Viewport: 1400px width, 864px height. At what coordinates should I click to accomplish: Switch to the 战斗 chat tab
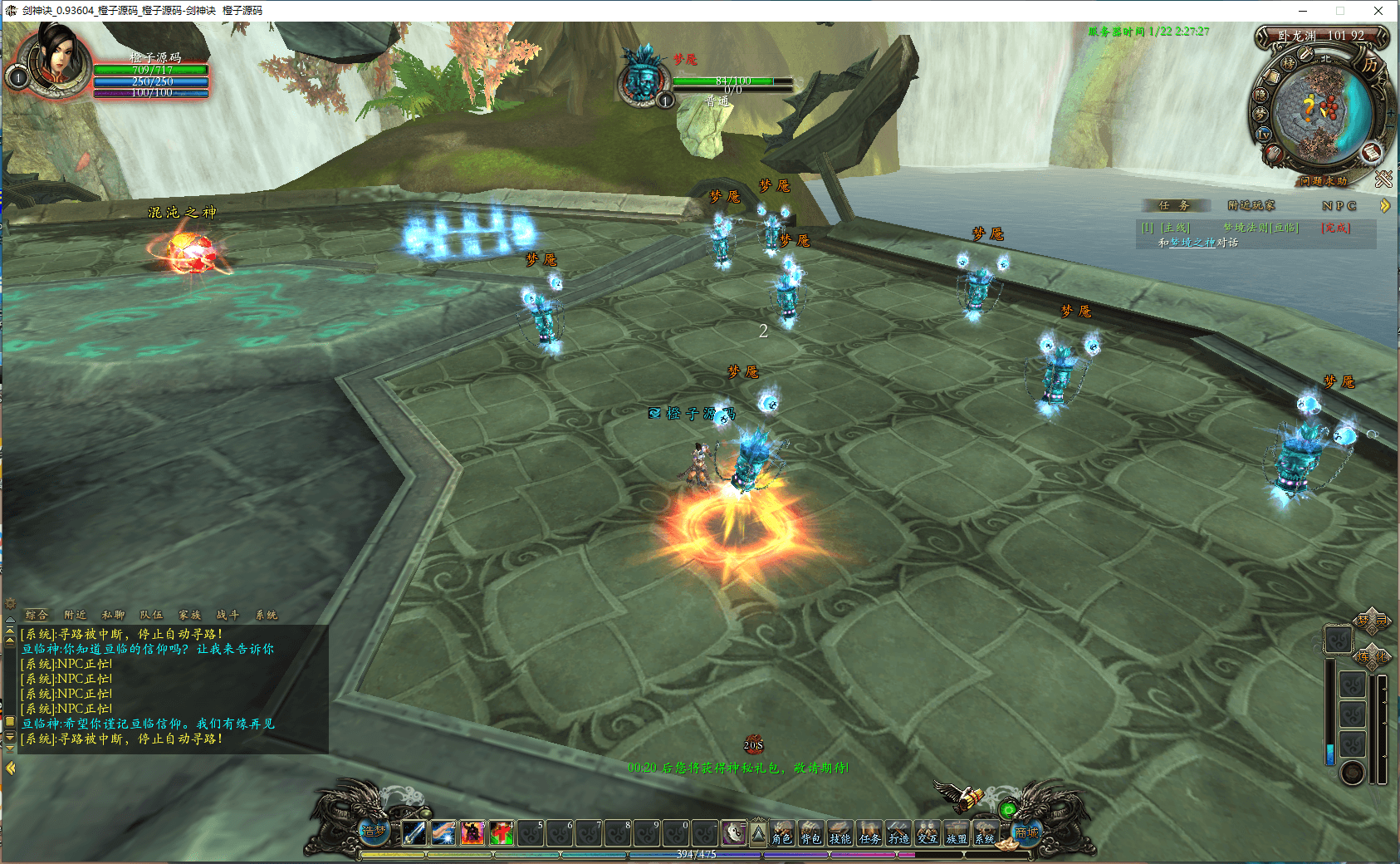(228, 615)
